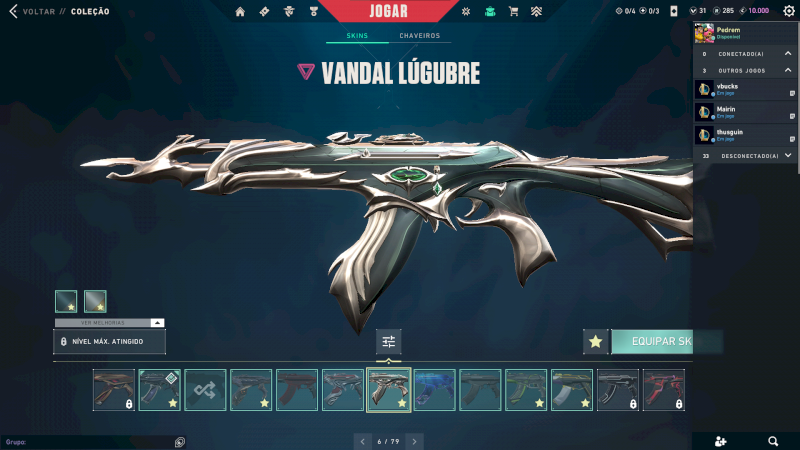Collapse the Outros Jogos friends section

coord(788,70)
